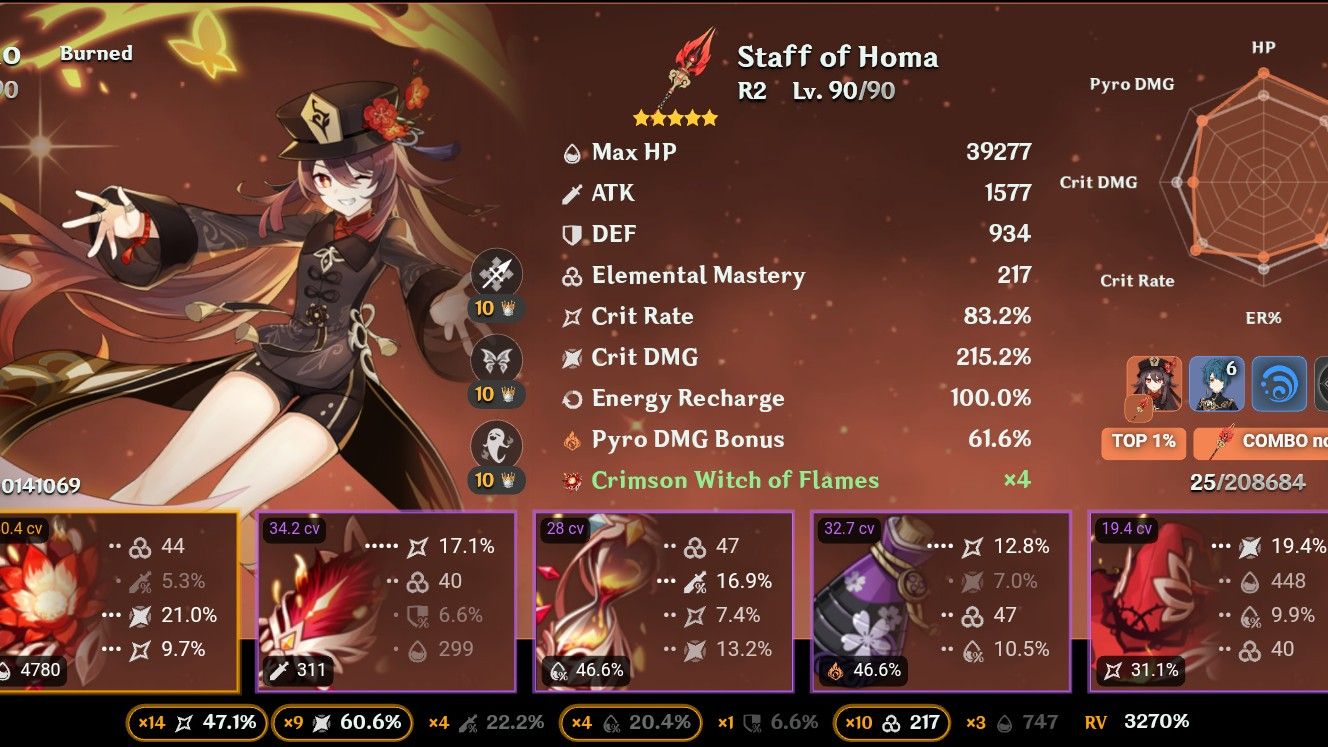Click the Crimson Witch of Flames set icon
1328x747 pixels.
point(572,479)
